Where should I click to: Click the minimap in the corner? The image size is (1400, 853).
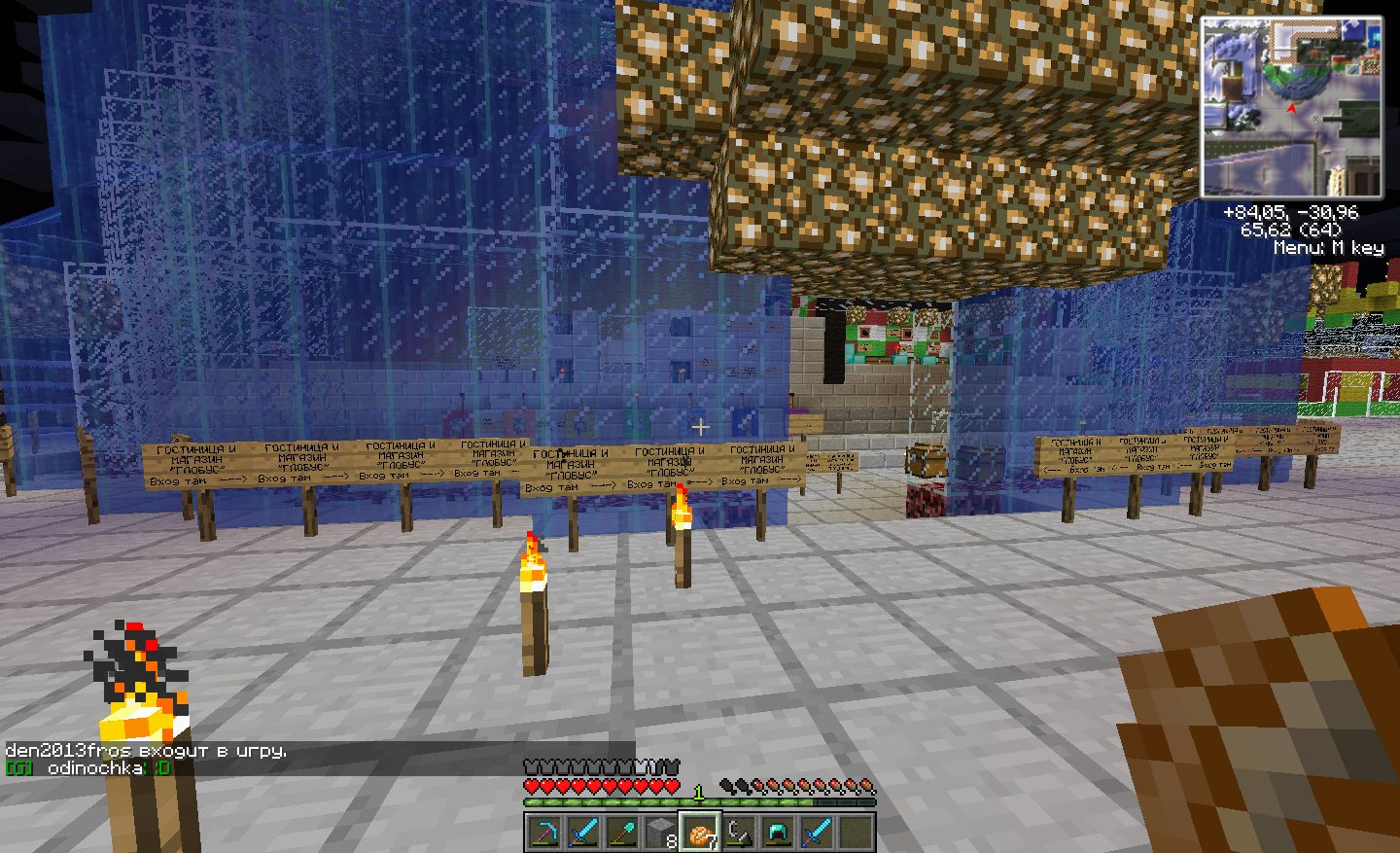pos(1292,108)
